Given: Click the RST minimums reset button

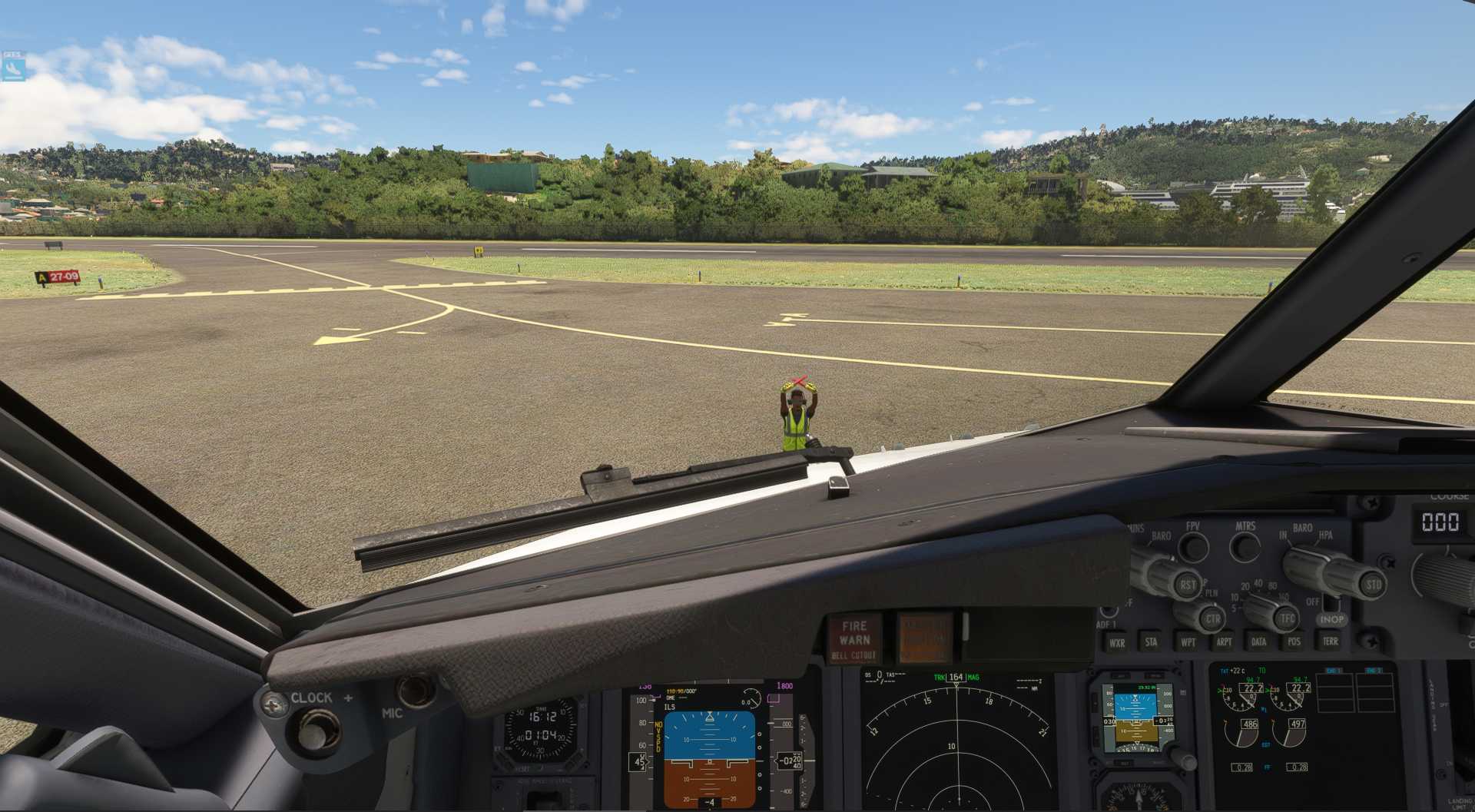Looking at the screenshot, I should pos(1187,585).
